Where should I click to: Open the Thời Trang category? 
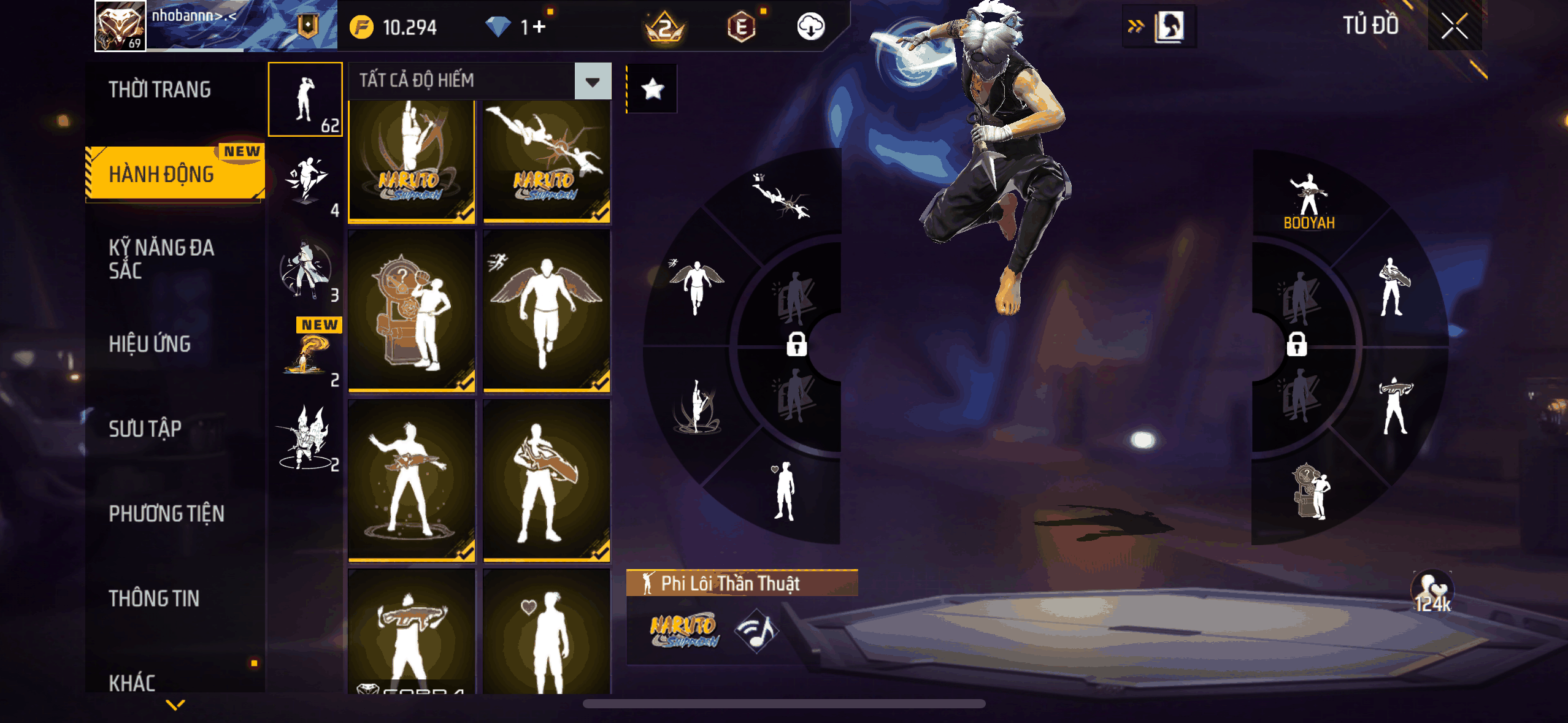(159, 90)
